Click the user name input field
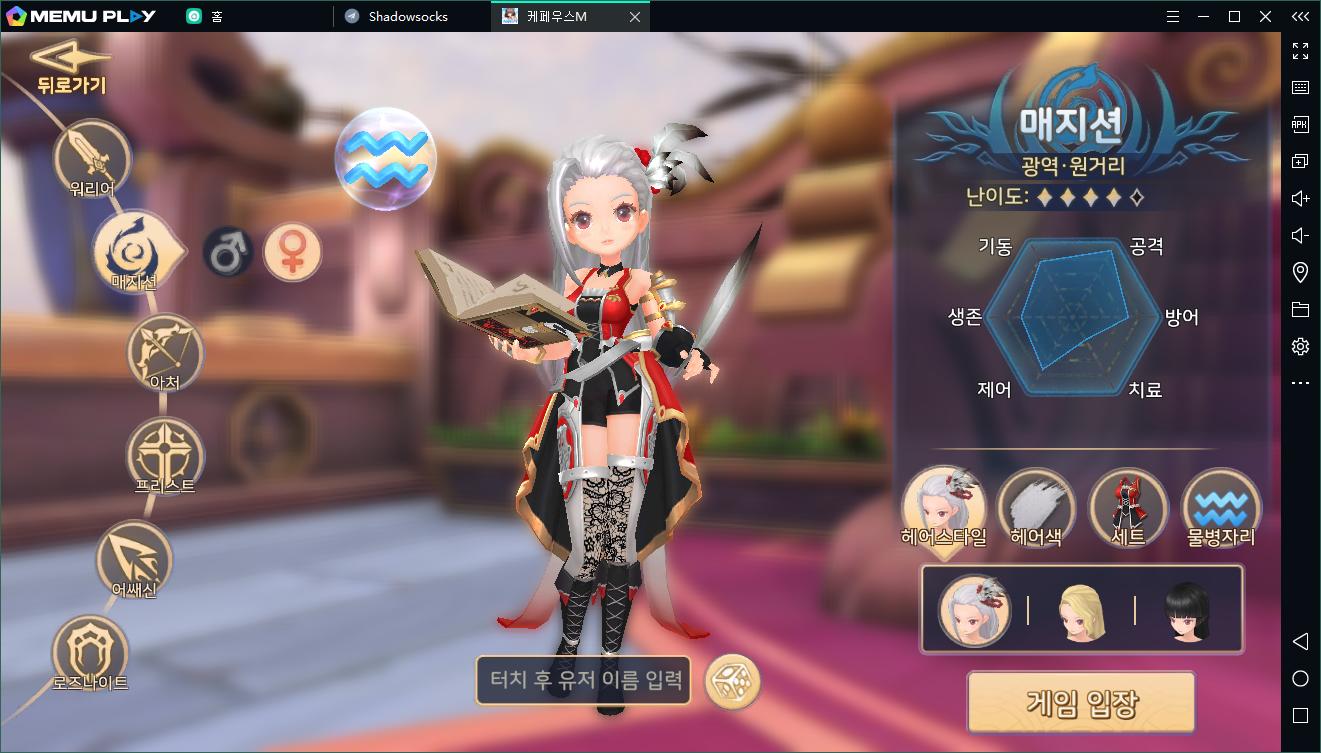 coord(586,681)
